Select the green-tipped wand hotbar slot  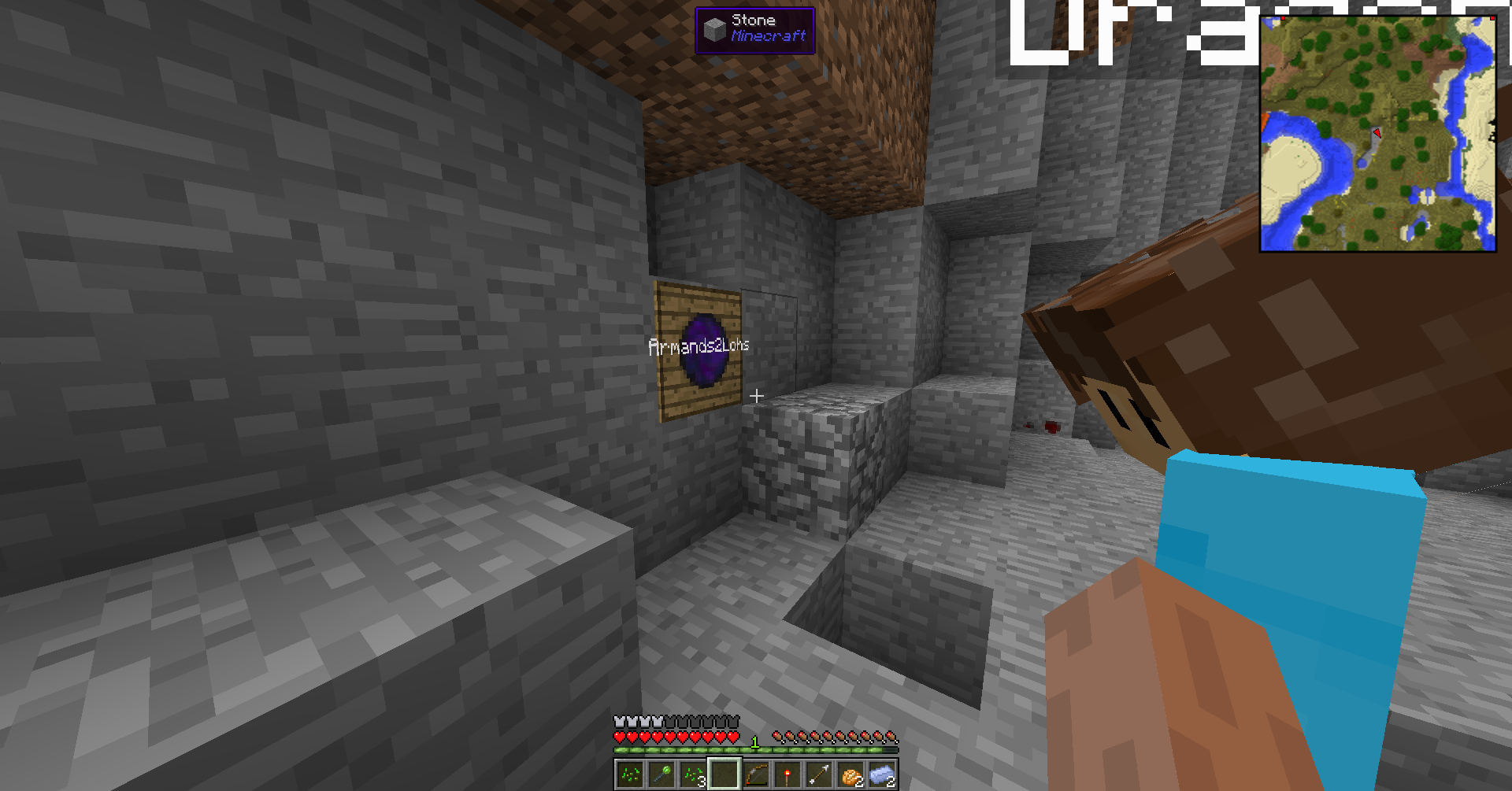[x=661, y=774]
